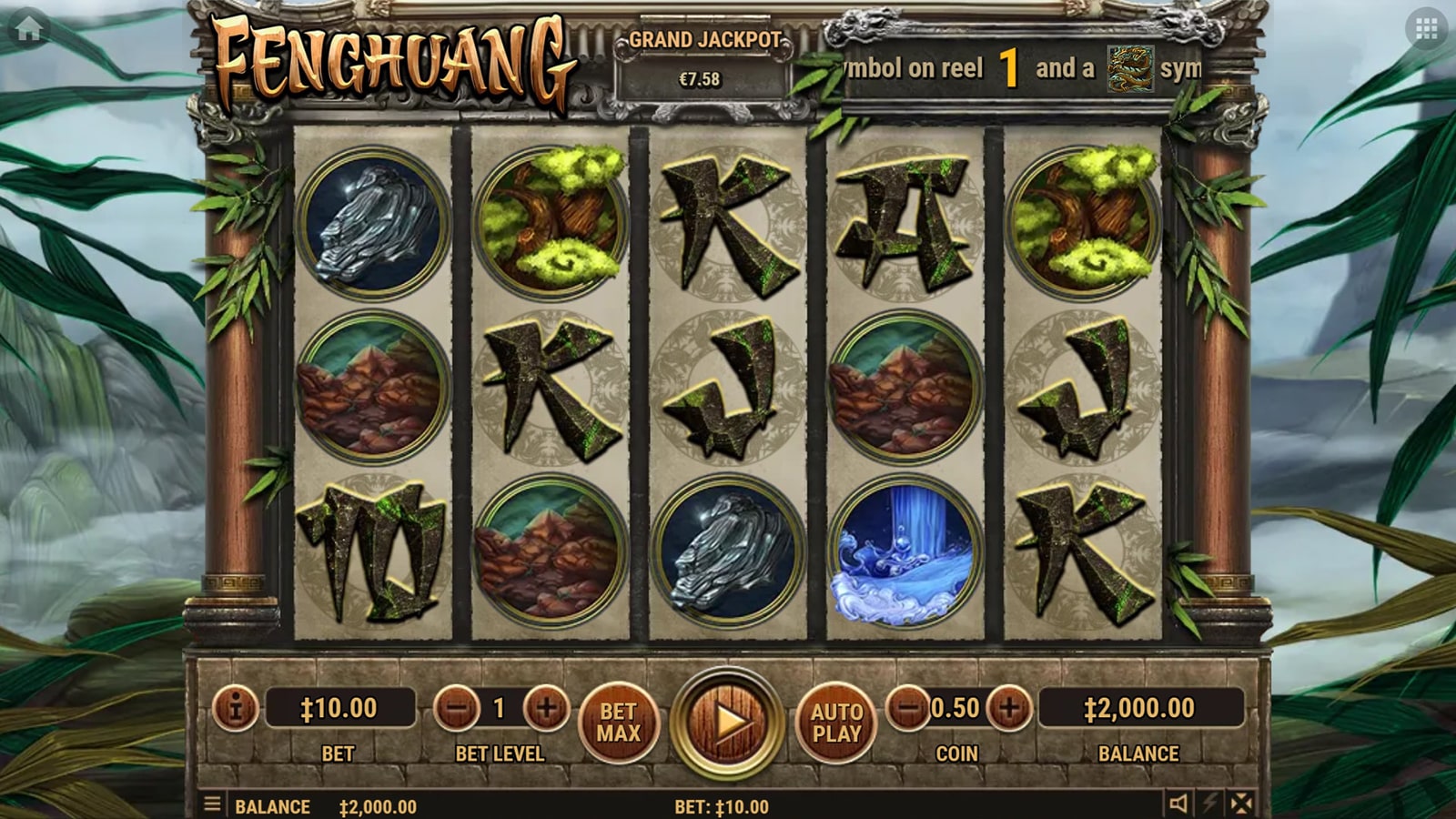Open the paytable info button

(235, 708)
